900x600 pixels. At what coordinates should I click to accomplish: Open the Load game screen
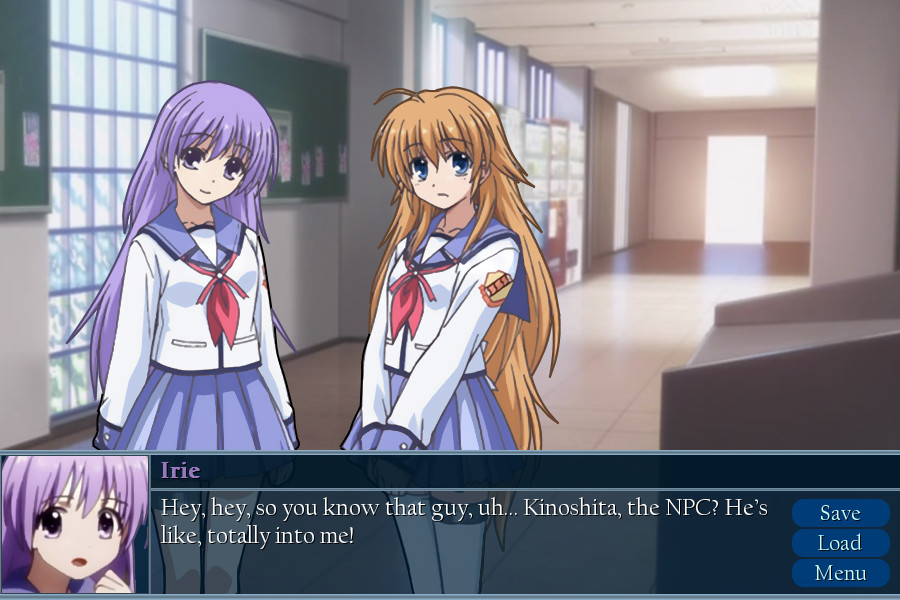(x=840, y=543)
